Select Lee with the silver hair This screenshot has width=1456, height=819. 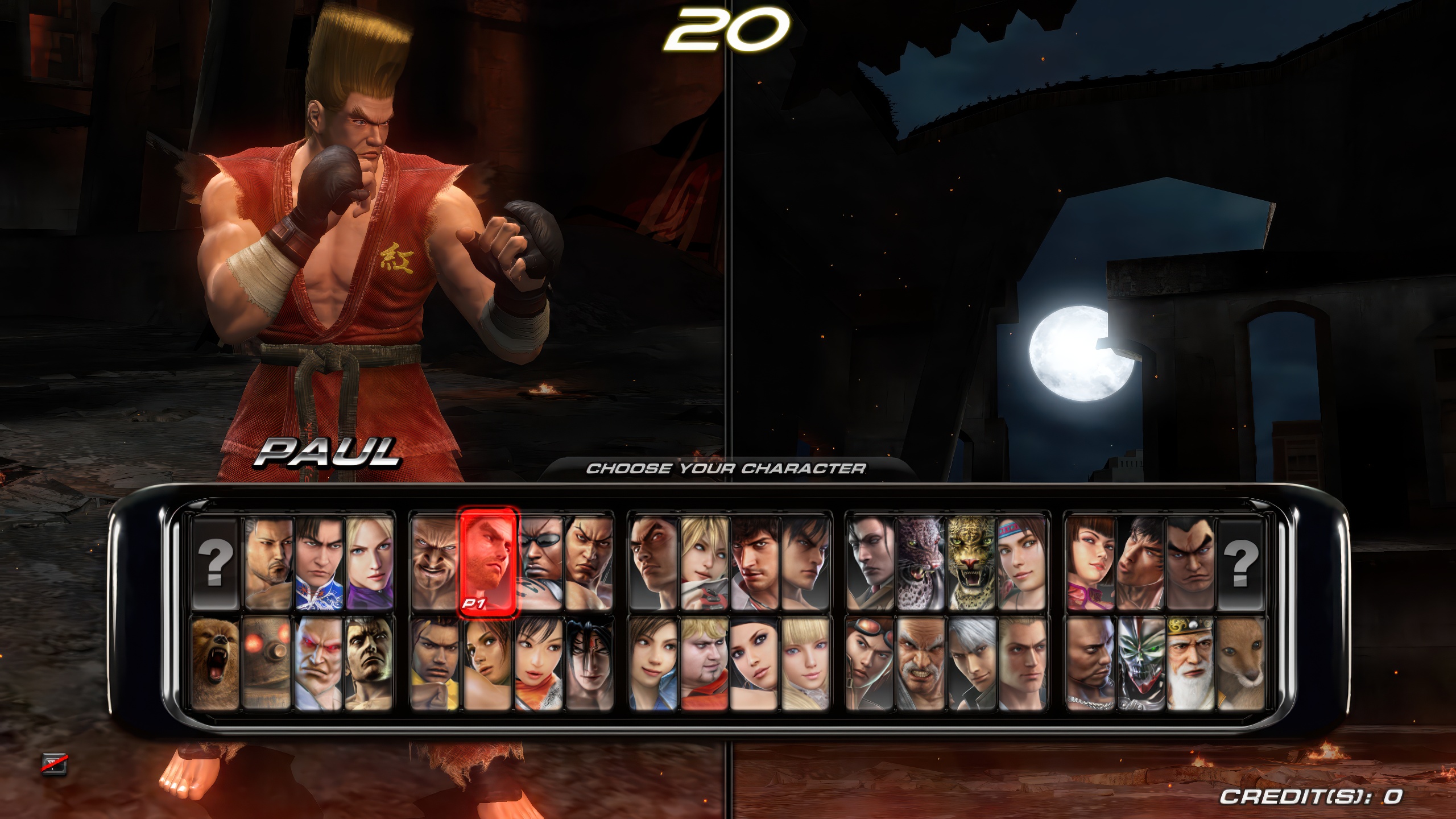click(x=971, y=663)
